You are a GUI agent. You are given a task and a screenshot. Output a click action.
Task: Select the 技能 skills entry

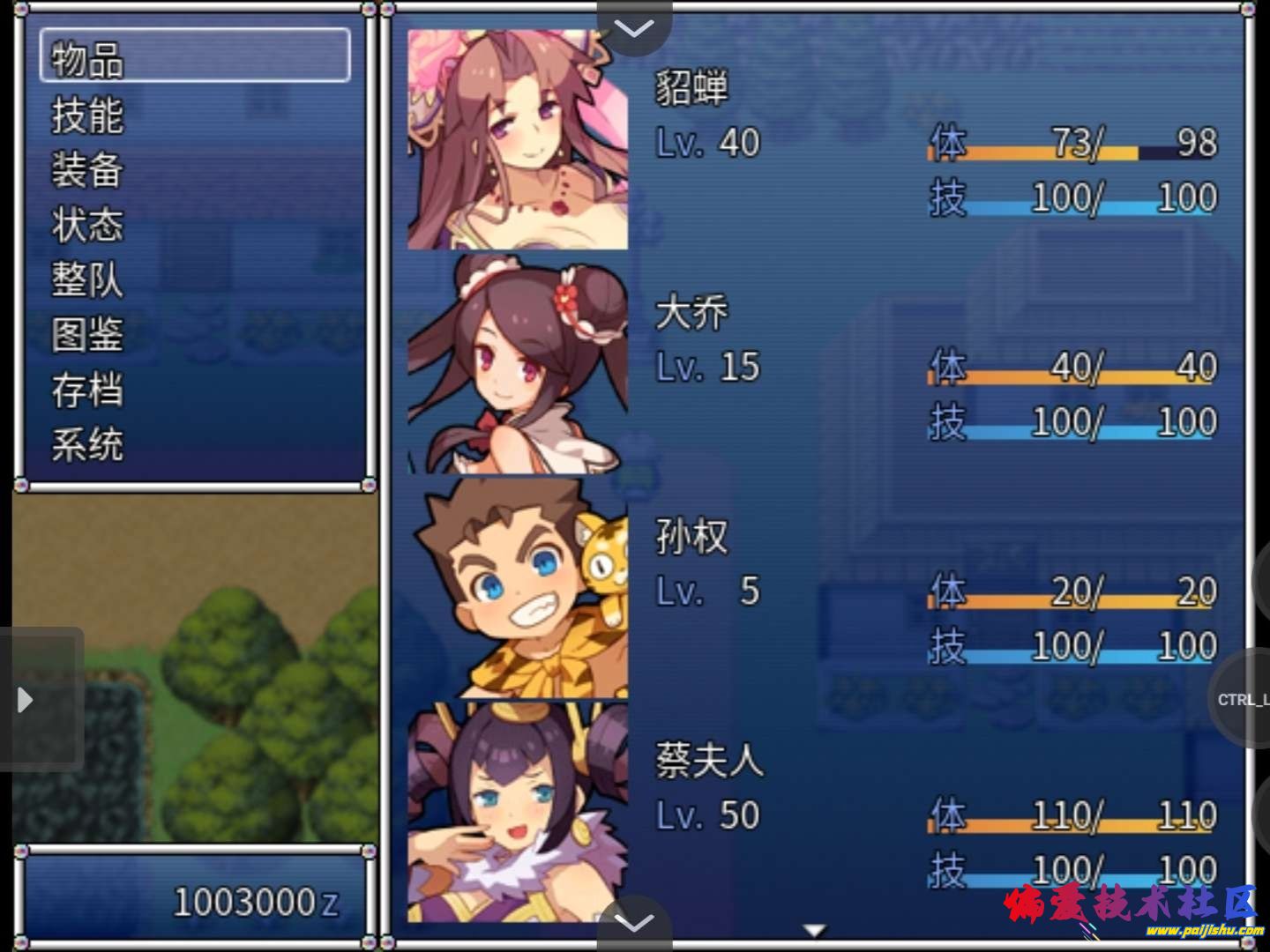point(87,115)
